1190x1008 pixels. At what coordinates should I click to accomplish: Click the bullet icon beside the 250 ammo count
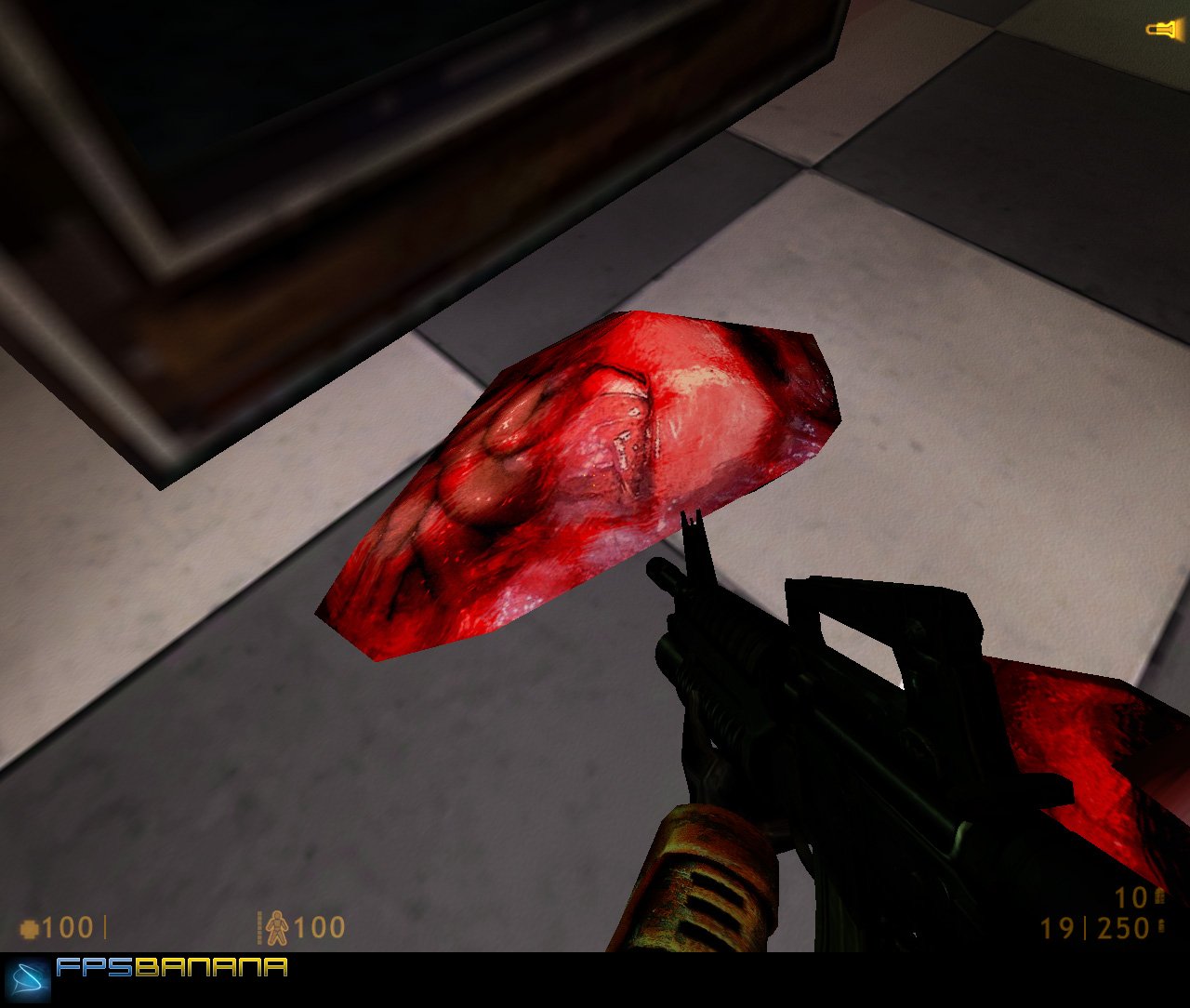[1161, 927]
